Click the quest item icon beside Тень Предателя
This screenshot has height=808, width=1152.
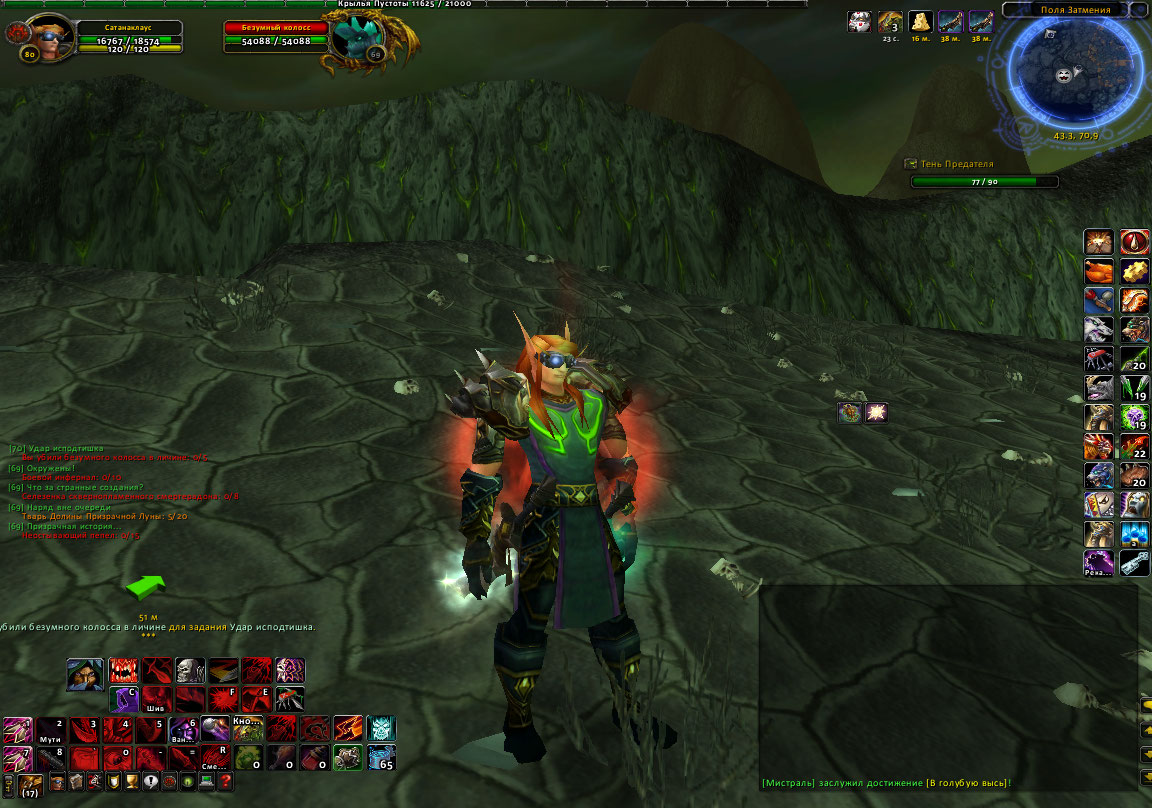[x=911, y=163]
